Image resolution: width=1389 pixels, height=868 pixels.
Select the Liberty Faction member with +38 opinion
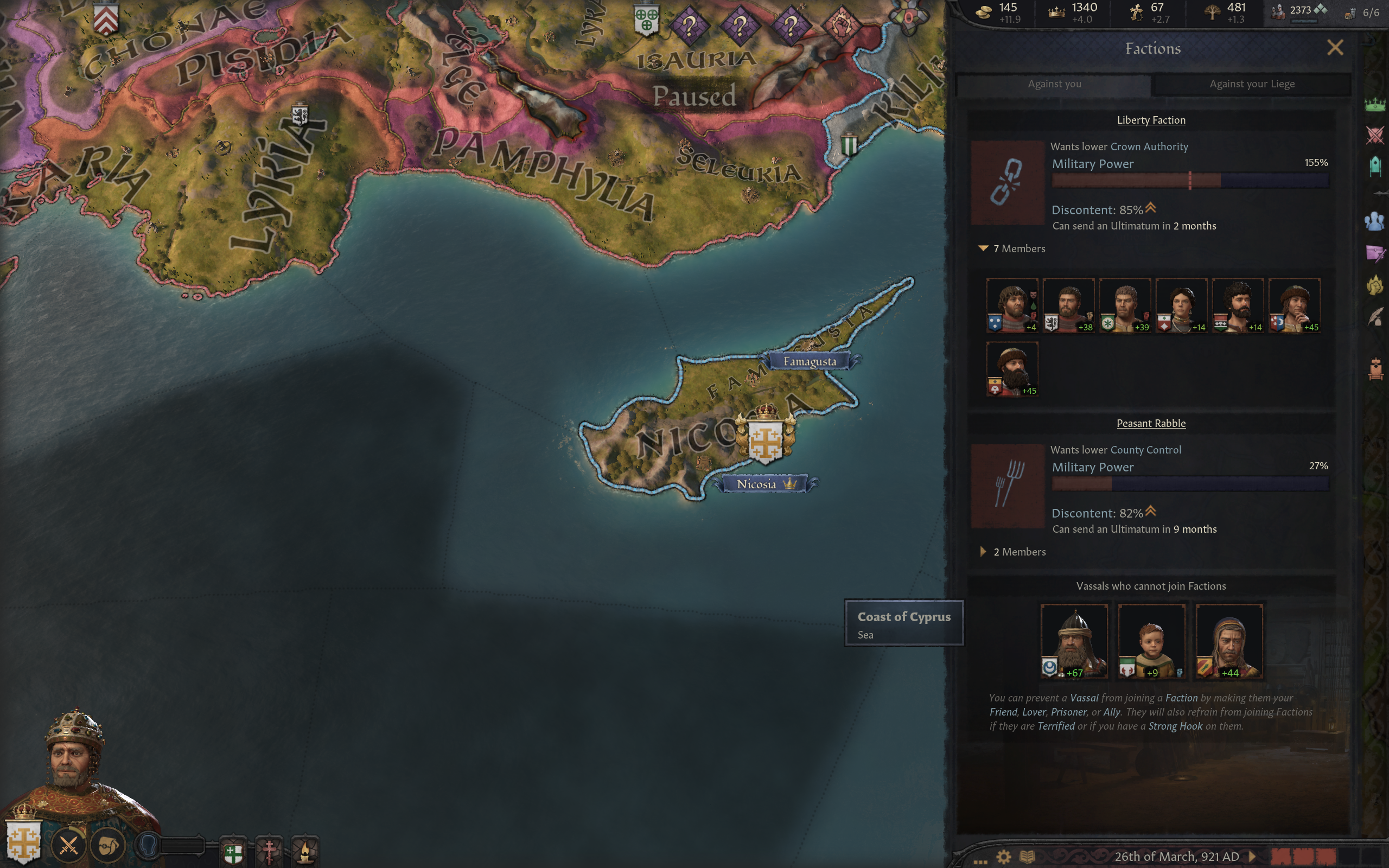(x=1068, y=305)
